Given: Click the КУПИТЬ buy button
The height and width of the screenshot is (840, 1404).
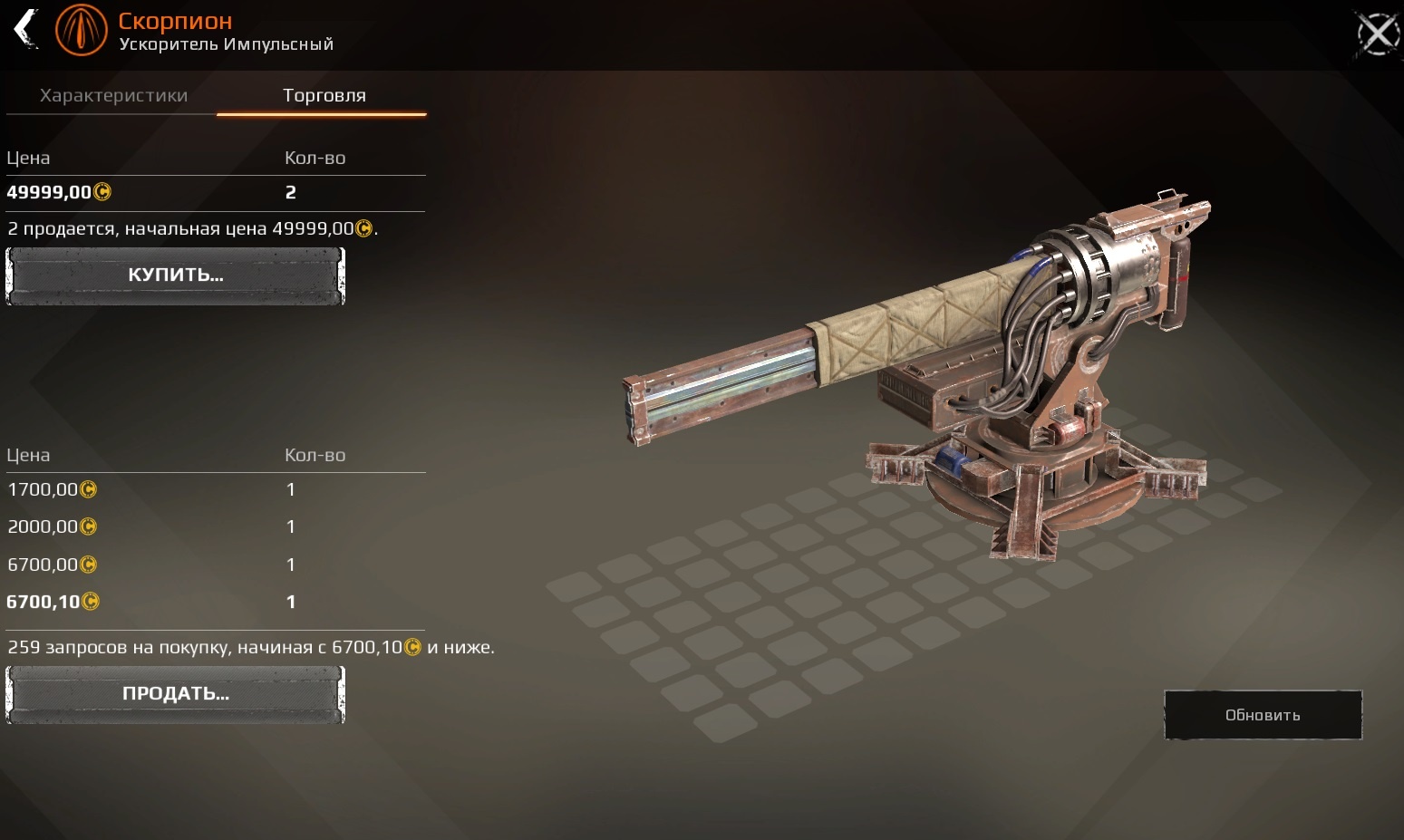Looking at the screenshot, I should [x=175, y=275].
